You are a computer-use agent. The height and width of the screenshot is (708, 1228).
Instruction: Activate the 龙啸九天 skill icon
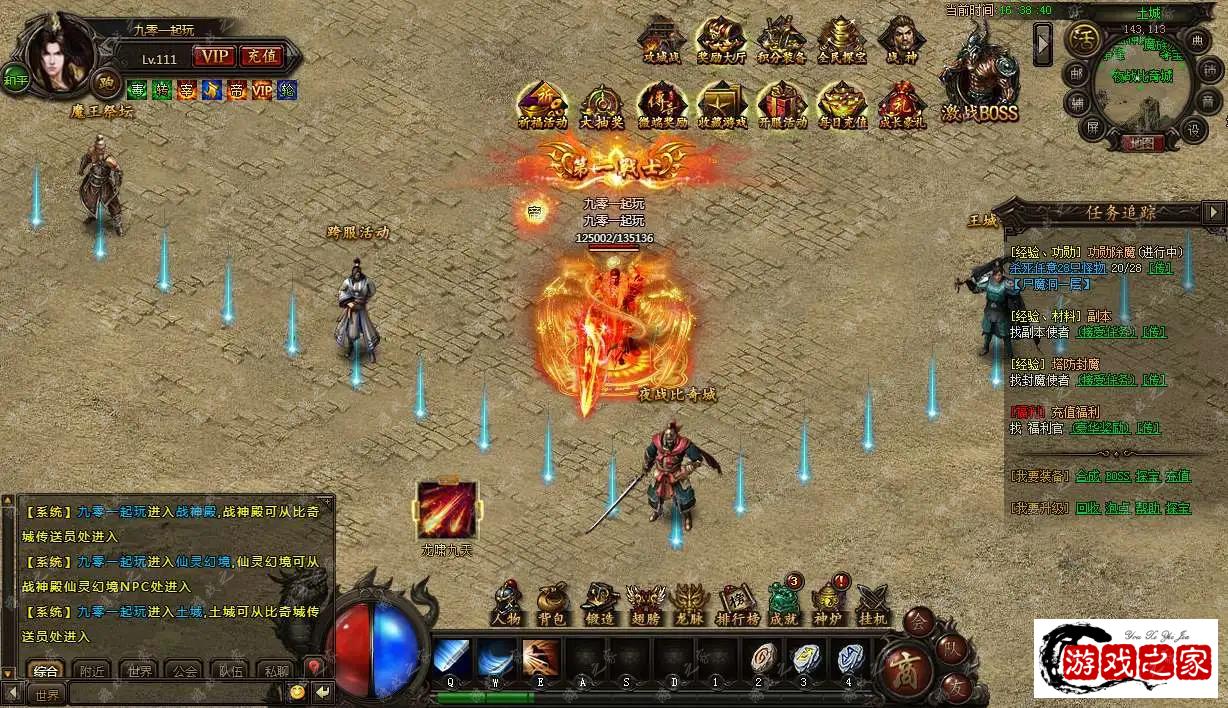pyautogui.click(x=447, y=511)
